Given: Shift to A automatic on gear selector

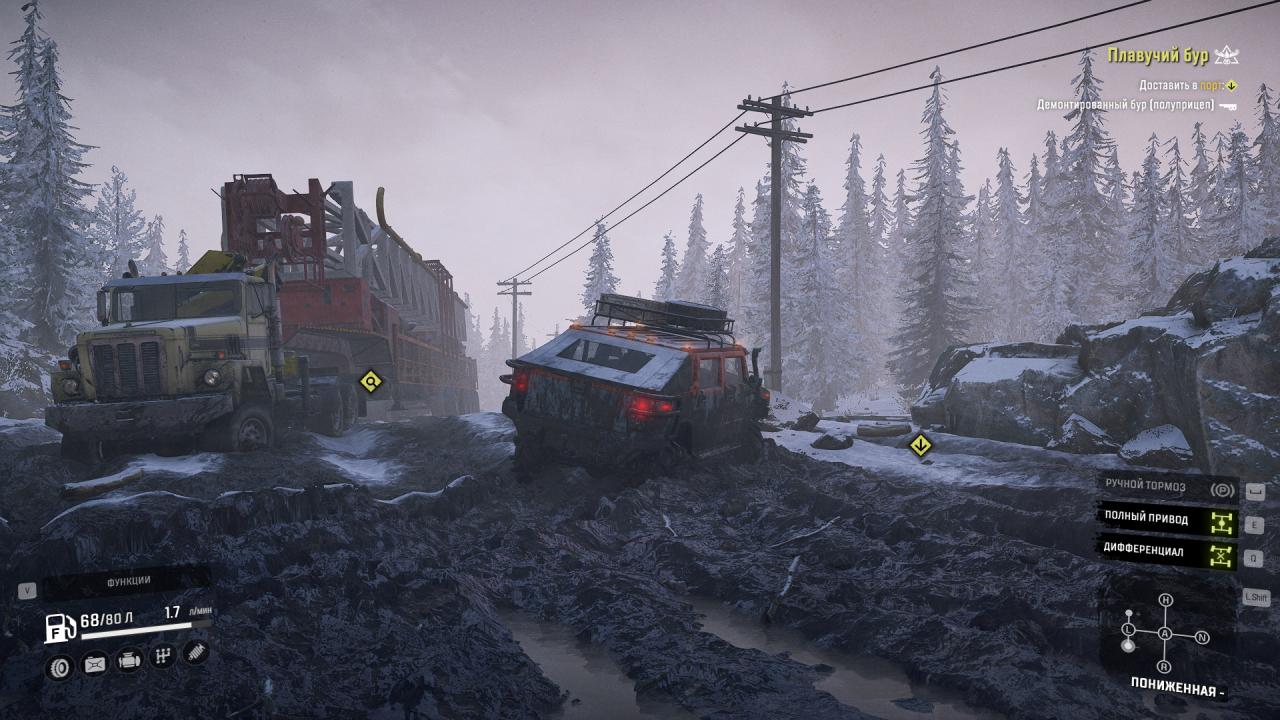Looking at the screenshot, I should pos(1164,634).
